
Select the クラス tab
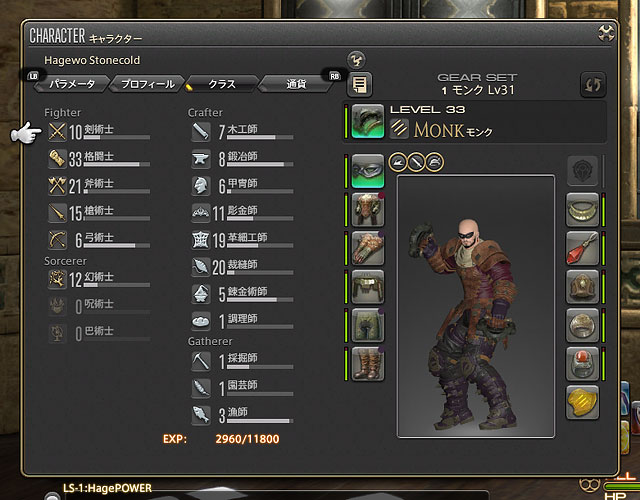(222, 84)
